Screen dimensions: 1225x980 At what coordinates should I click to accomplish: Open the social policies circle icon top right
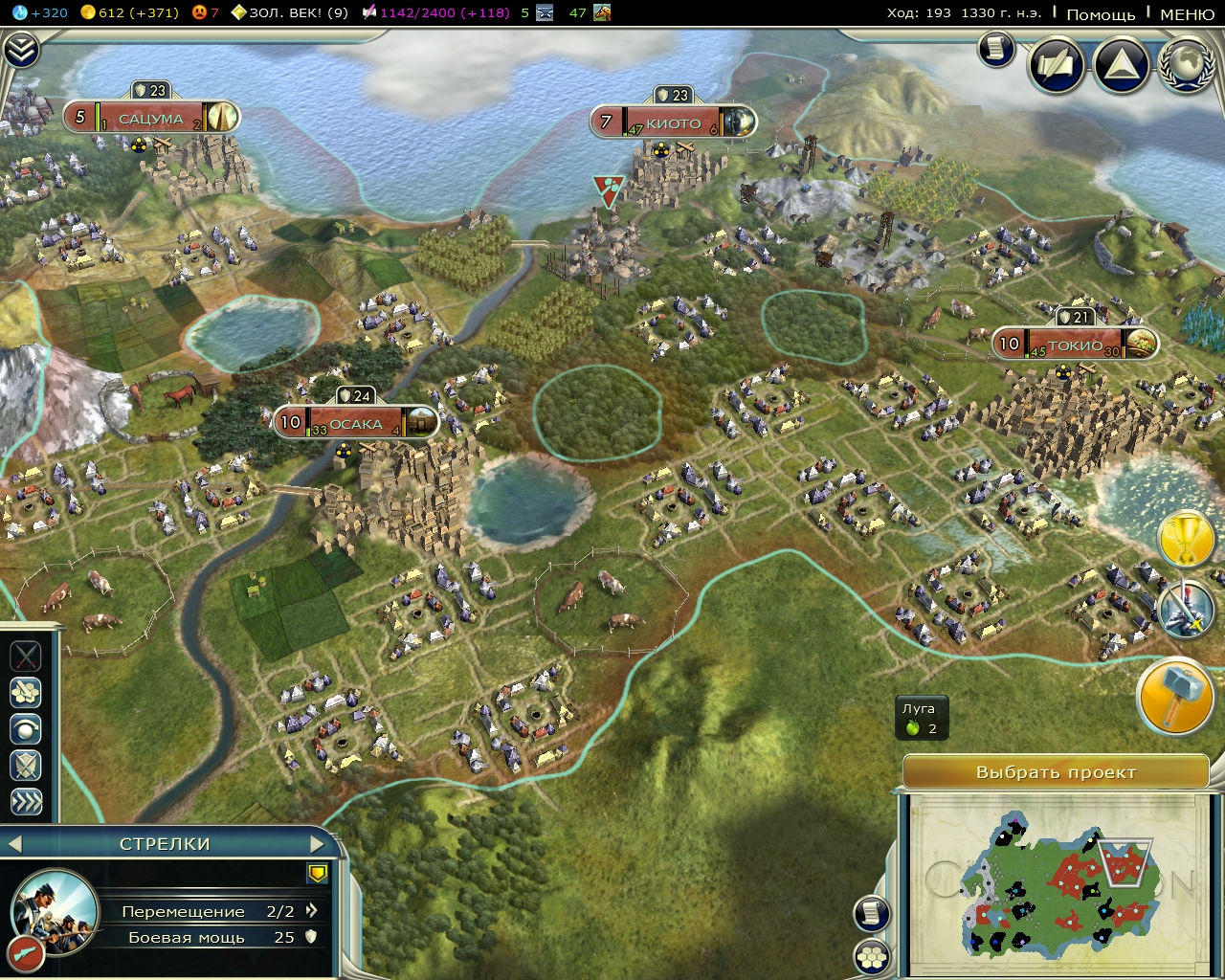(1057, 65)
